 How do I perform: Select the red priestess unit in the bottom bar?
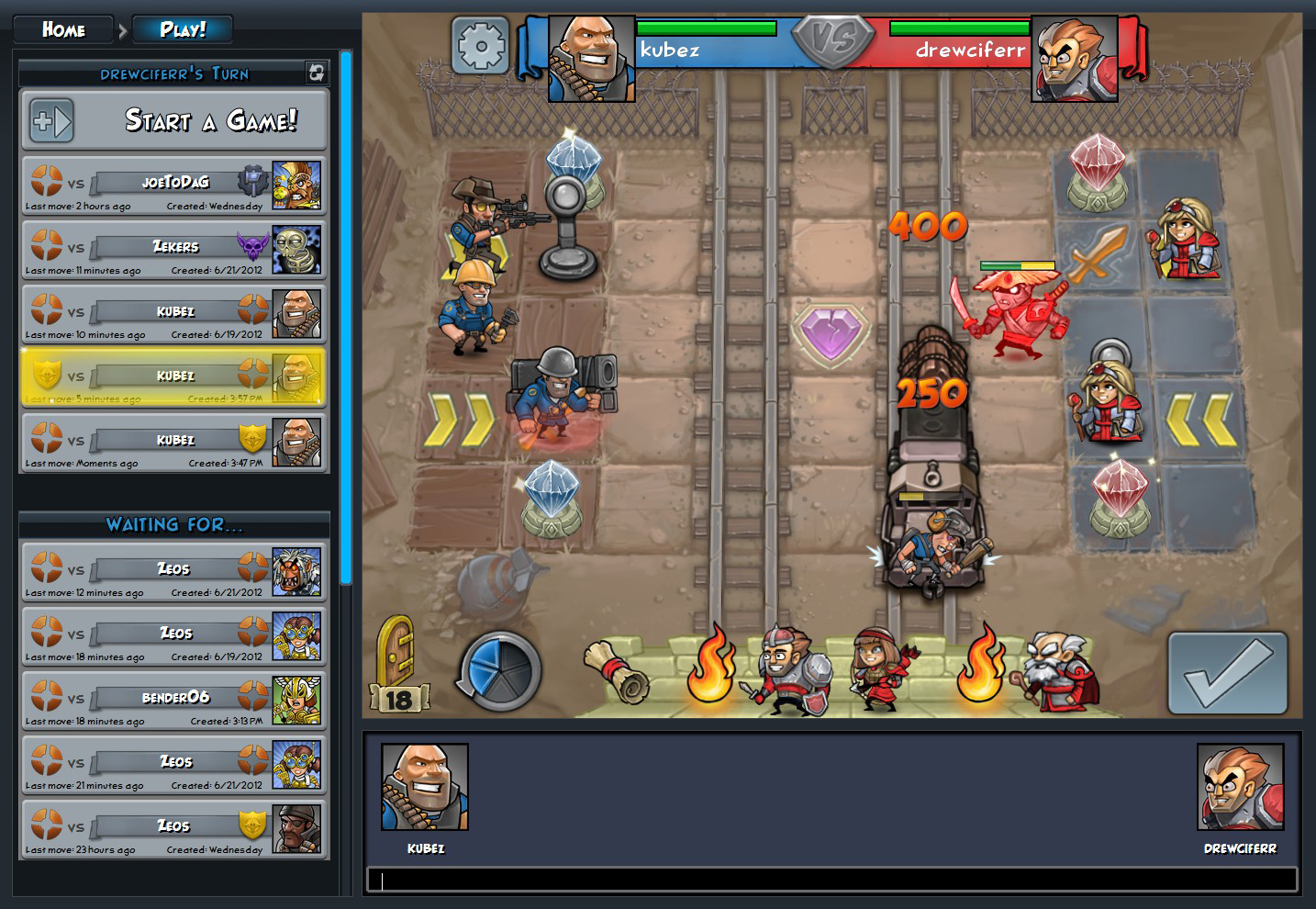(872, 671)
